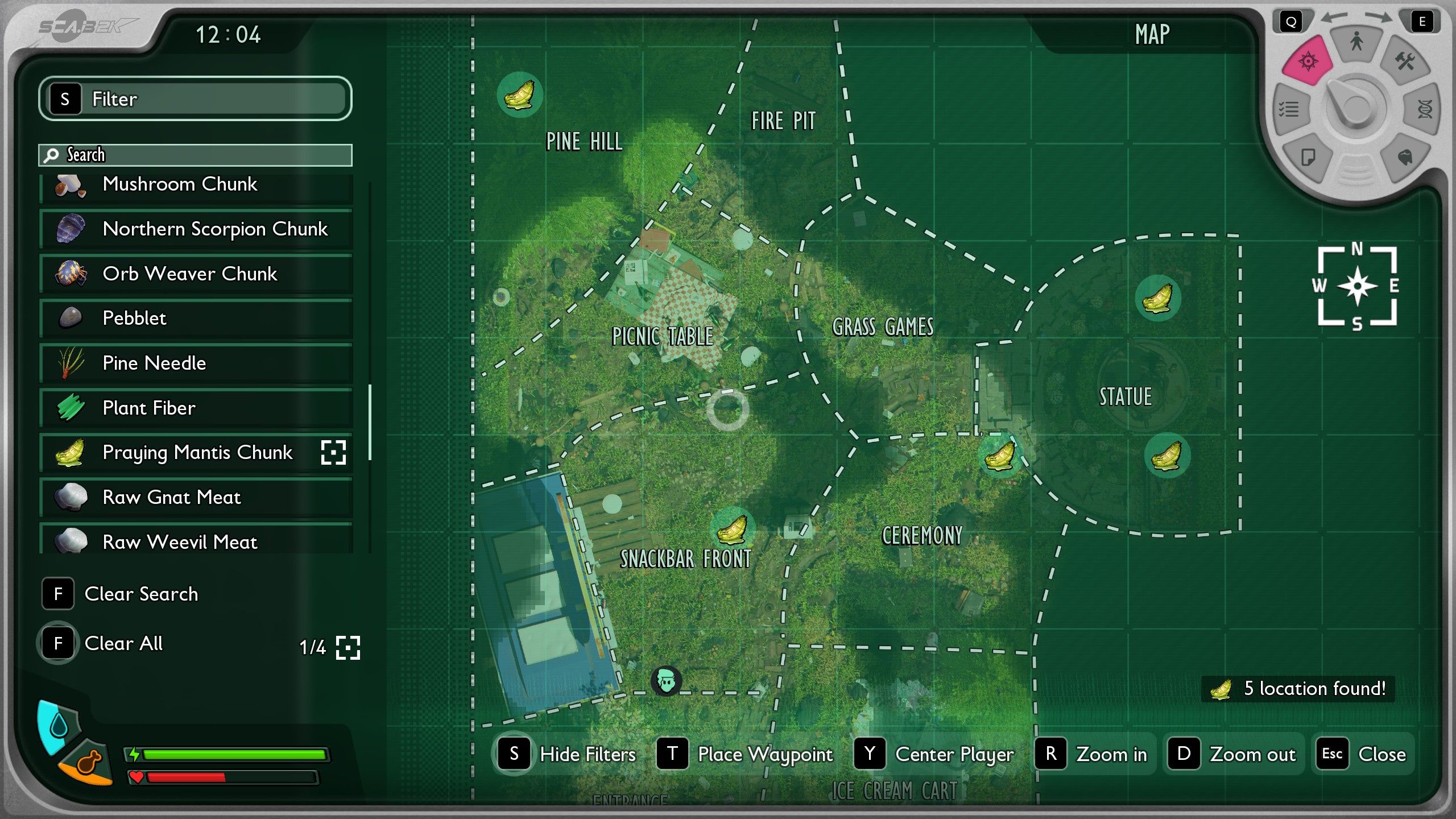1456x819 pixels.
Task: Pick the Pebblet list row
Action: coord(196,318)
